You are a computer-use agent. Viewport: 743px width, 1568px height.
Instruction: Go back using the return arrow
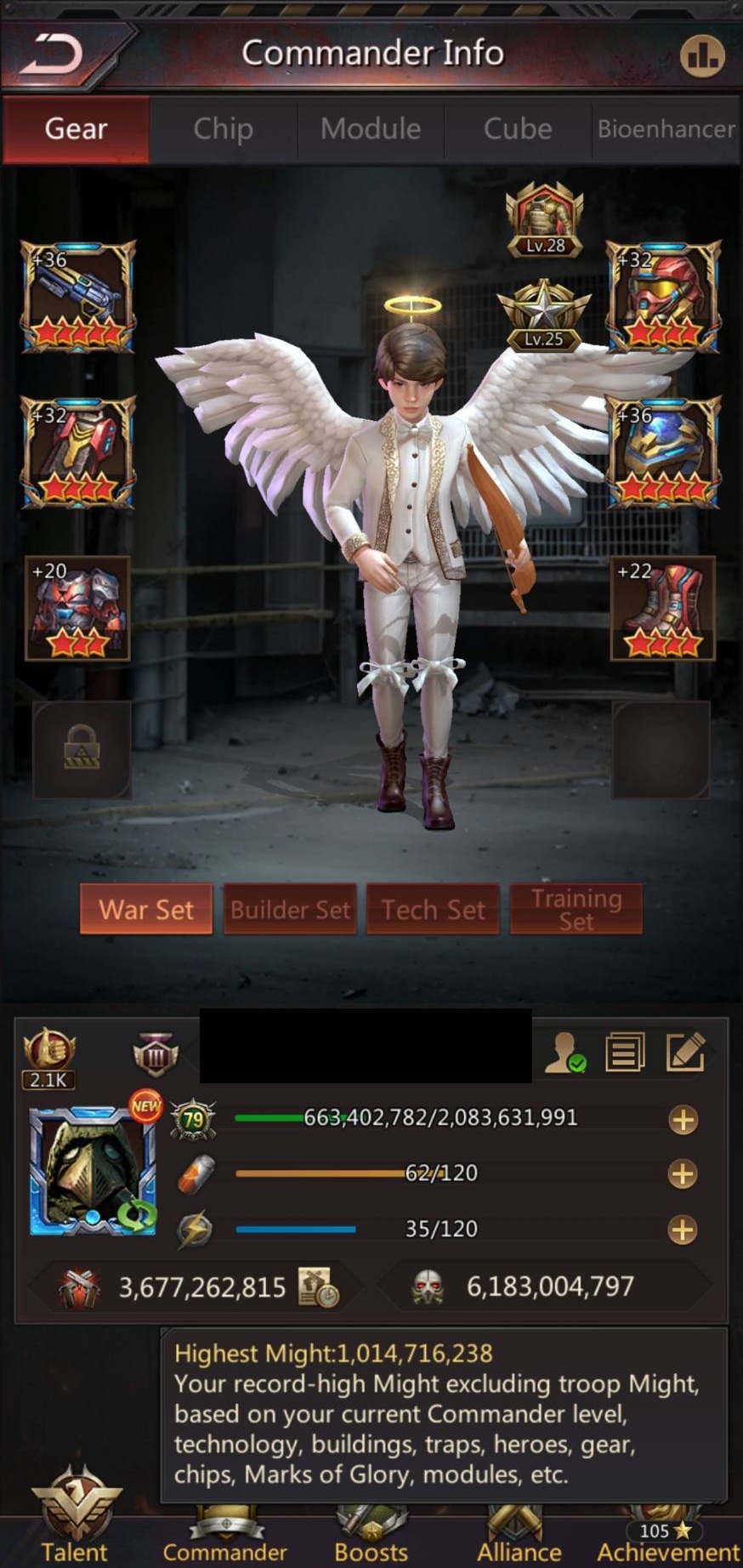pos(53,54)
